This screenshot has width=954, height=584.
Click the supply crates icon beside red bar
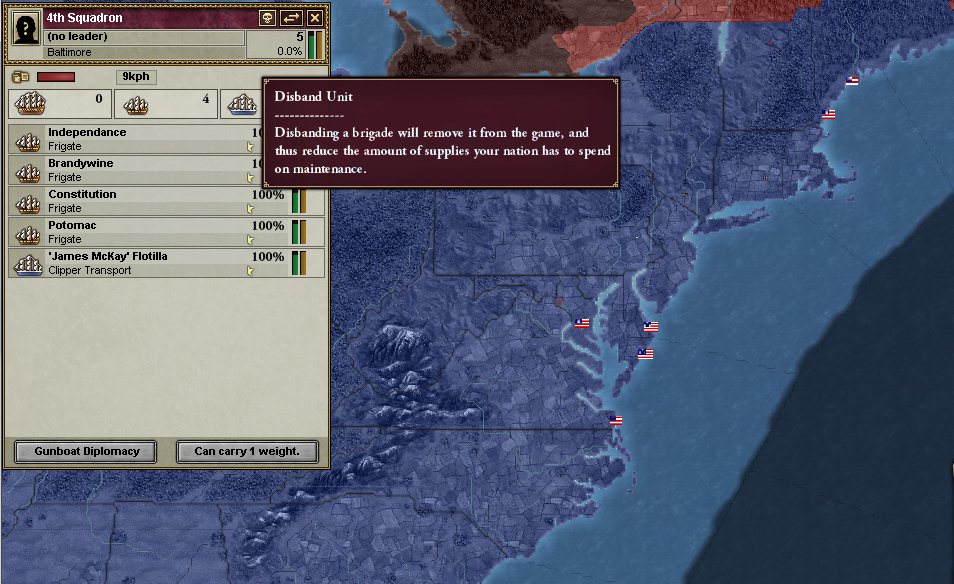(x=19, y=77)
